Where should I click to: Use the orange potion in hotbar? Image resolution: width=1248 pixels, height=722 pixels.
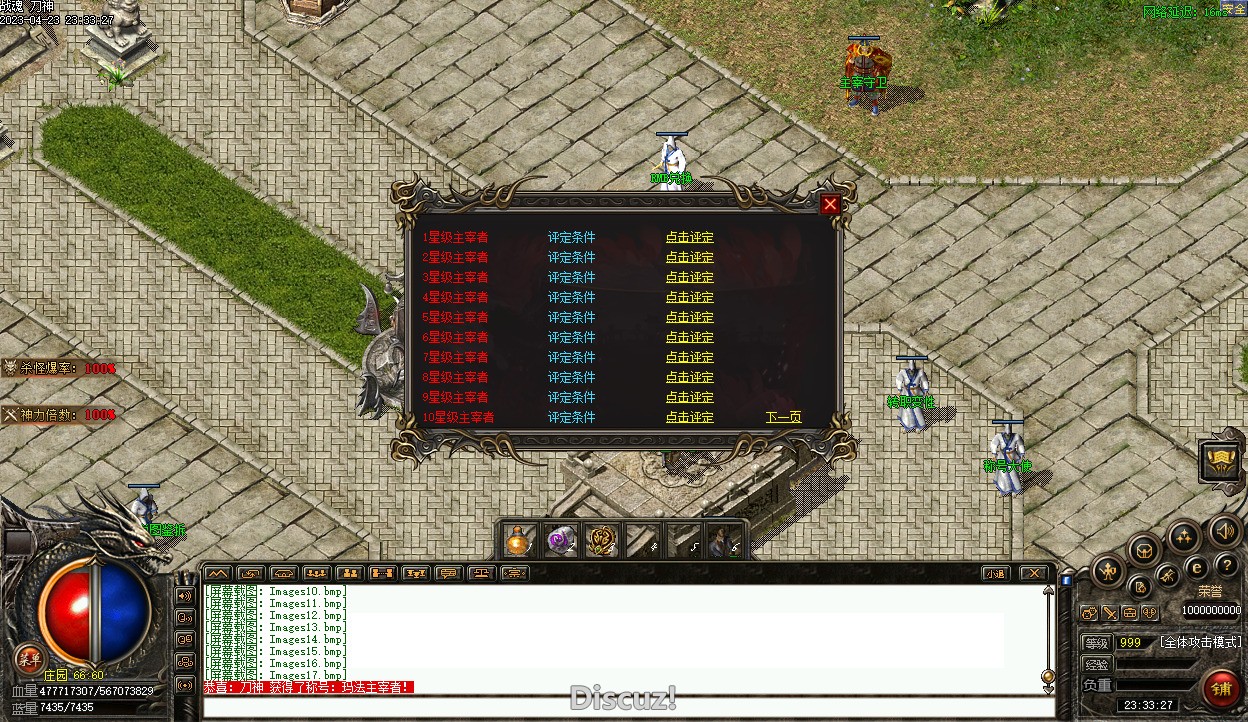(518, 541)
